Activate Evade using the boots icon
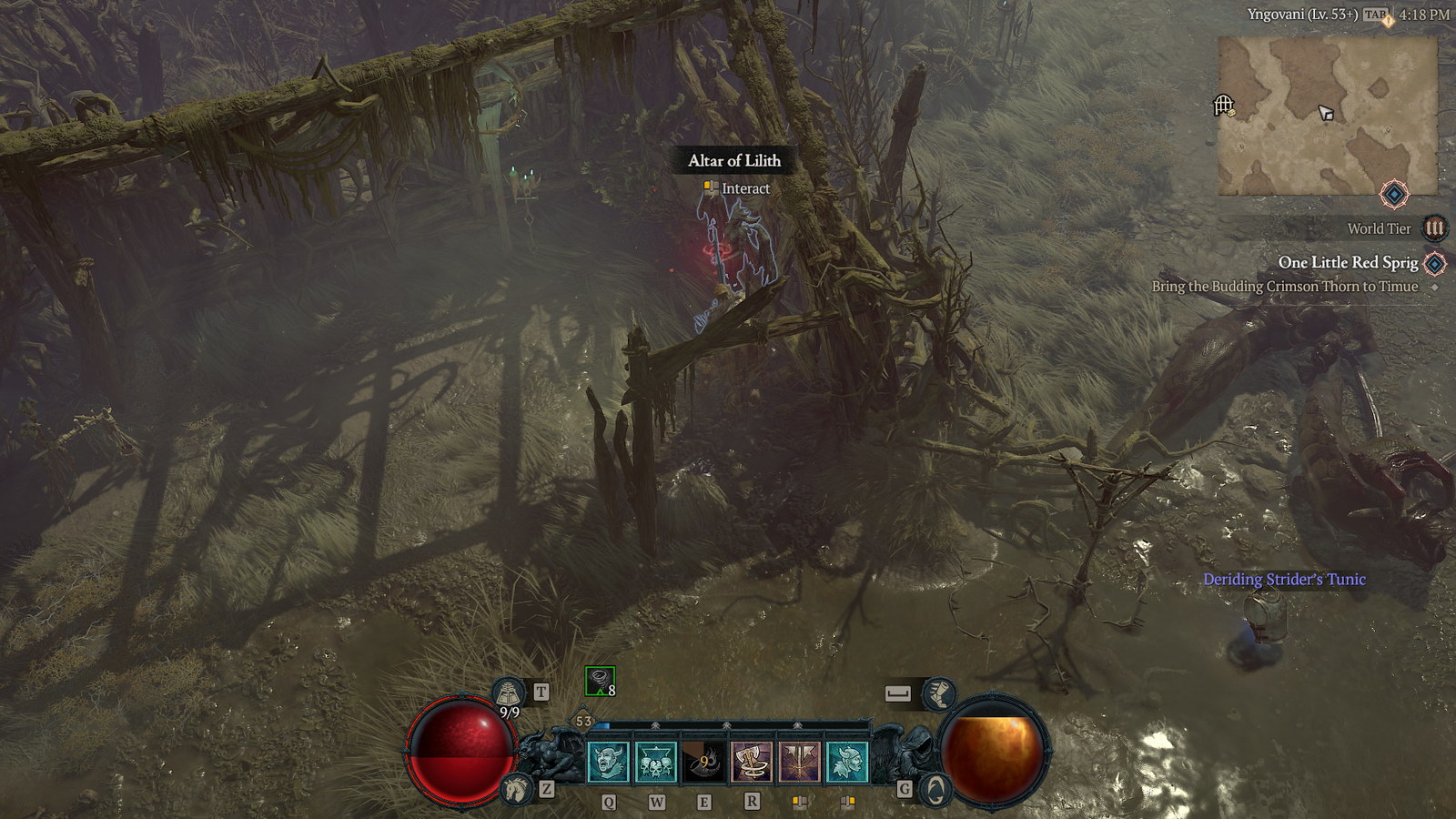This screenshot has width=1456, height=819. [x=940, y=693]
